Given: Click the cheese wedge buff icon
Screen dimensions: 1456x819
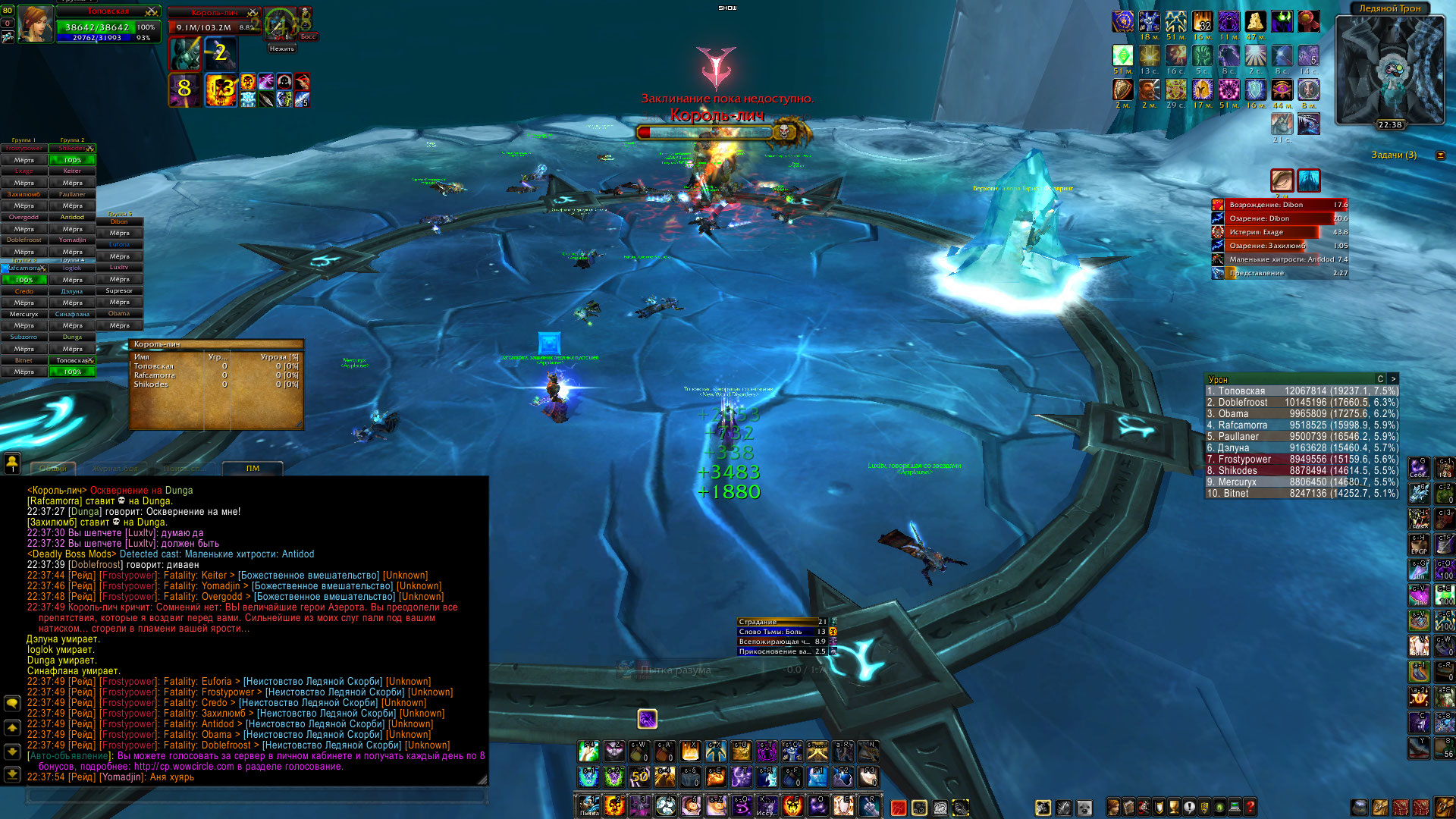Looking at the screenshot, I should [1255, 21].
